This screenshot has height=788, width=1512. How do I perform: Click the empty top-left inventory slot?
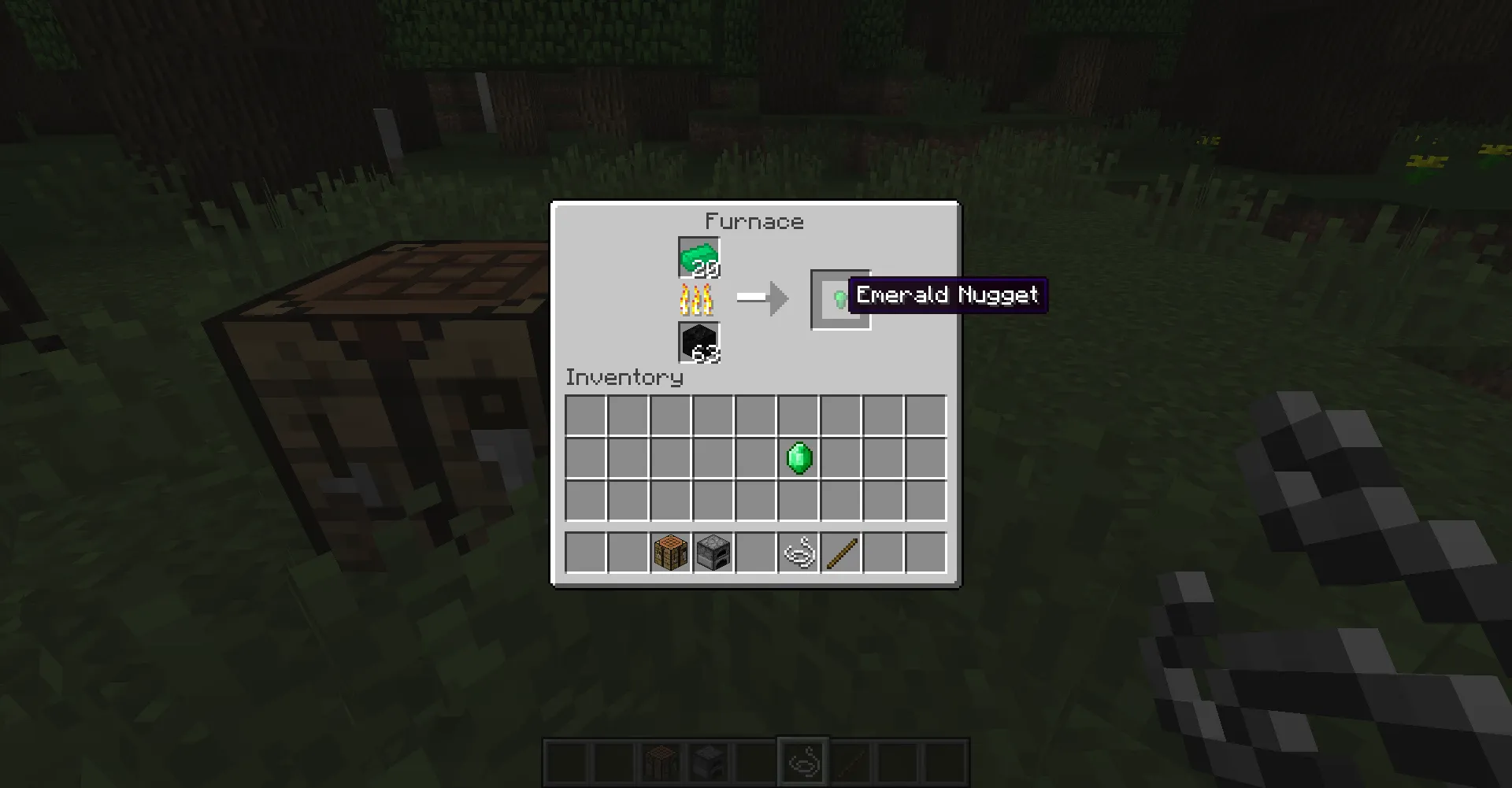(586, 414)
